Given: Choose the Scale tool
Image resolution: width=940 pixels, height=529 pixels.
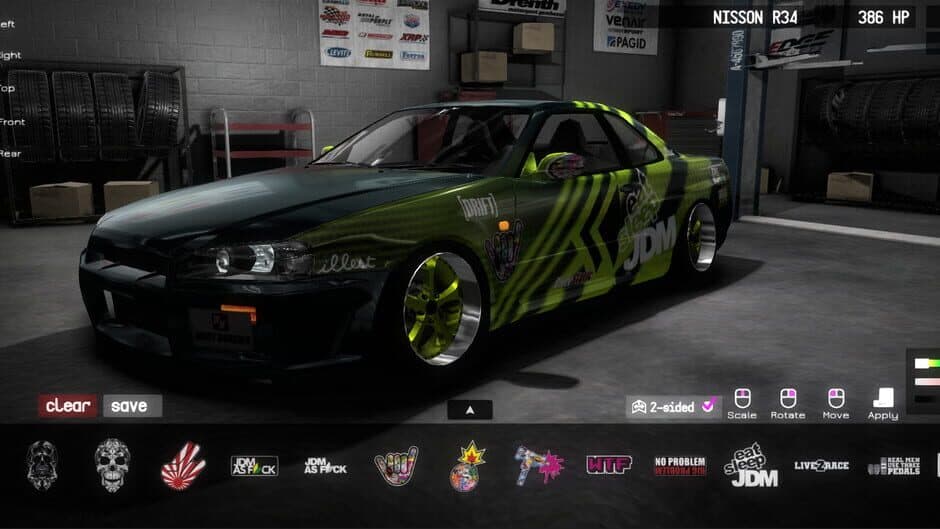Looking at the screenshot, I should pos(742,401).
